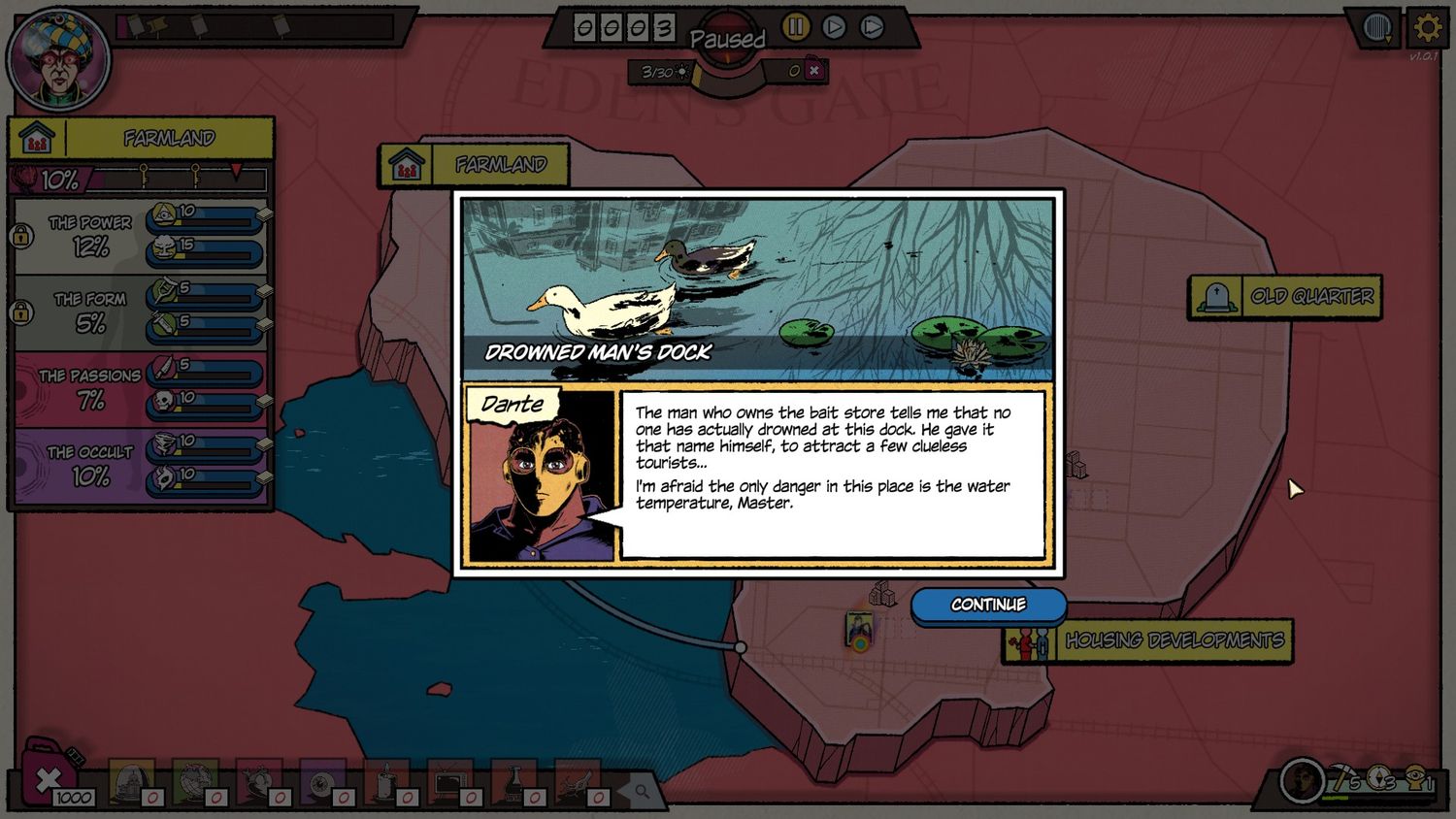This screenshot has width=1456, height=819.
Task: Select the television item slot
Action: [449, 781]
